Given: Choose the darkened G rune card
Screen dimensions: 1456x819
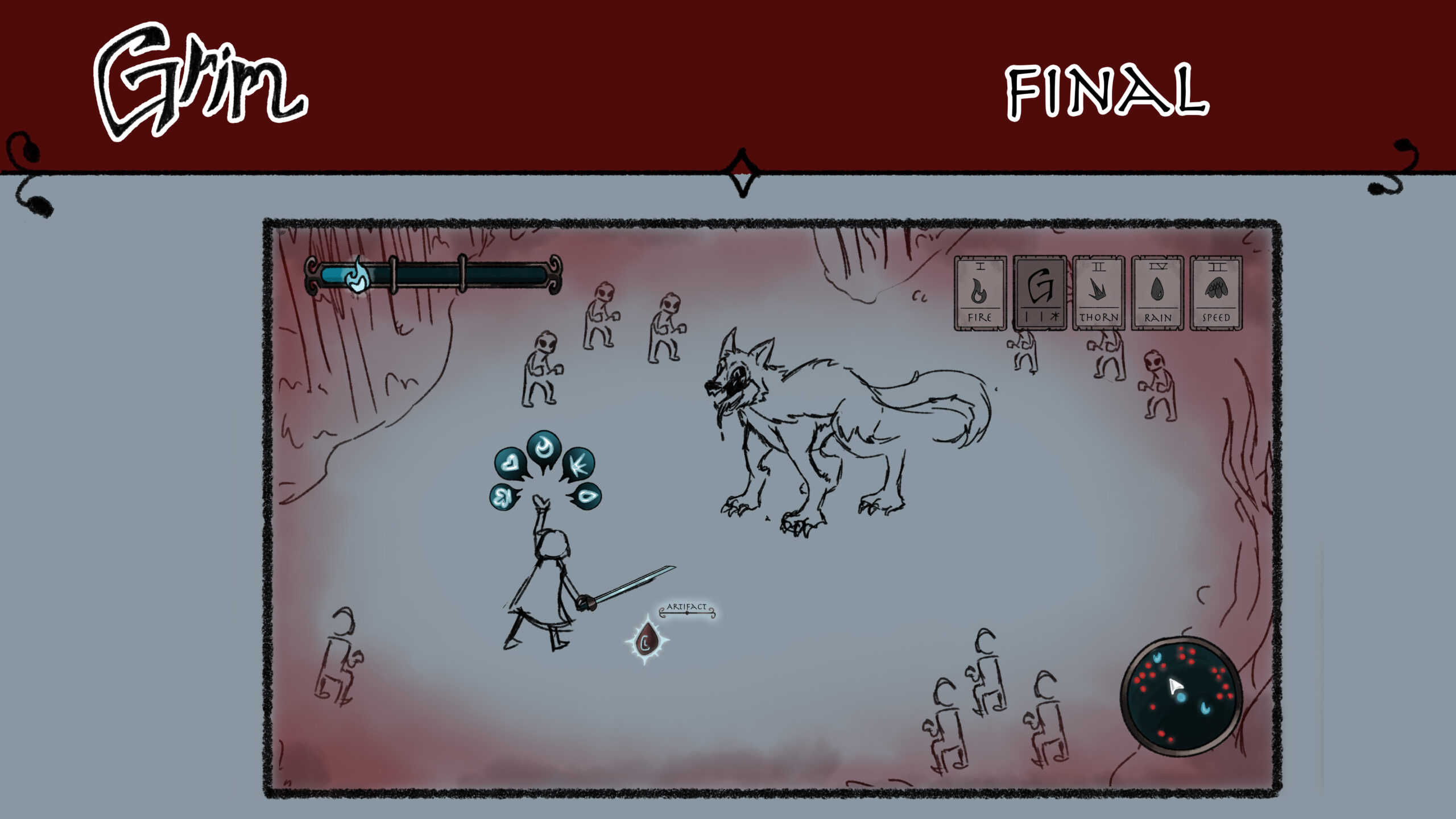Looking at the screenshot, I should (x=1039, y=293).
